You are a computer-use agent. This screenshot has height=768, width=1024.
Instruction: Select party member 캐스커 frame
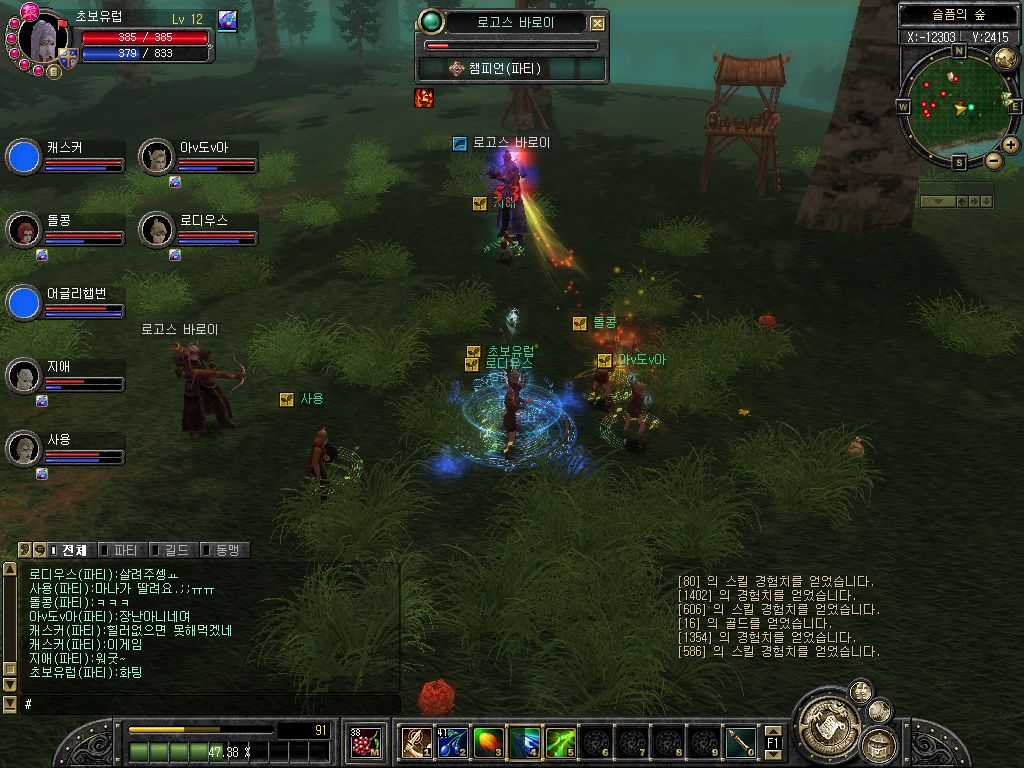pos(66,156)
